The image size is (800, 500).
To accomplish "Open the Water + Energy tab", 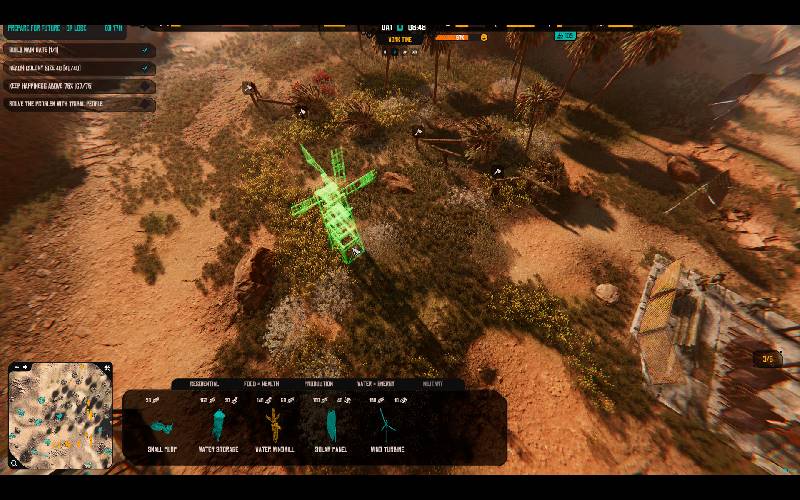I will tap(377, 383).
